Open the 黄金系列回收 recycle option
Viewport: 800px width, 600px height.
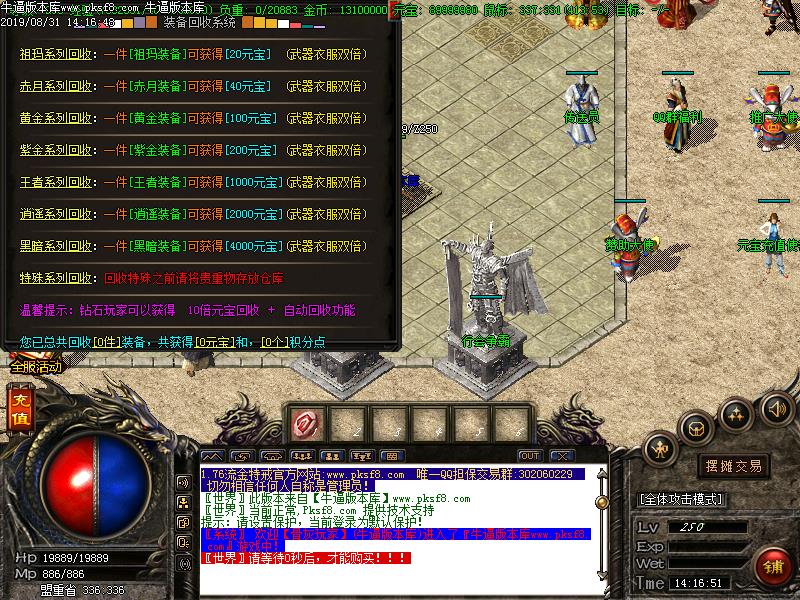[58, 118]
